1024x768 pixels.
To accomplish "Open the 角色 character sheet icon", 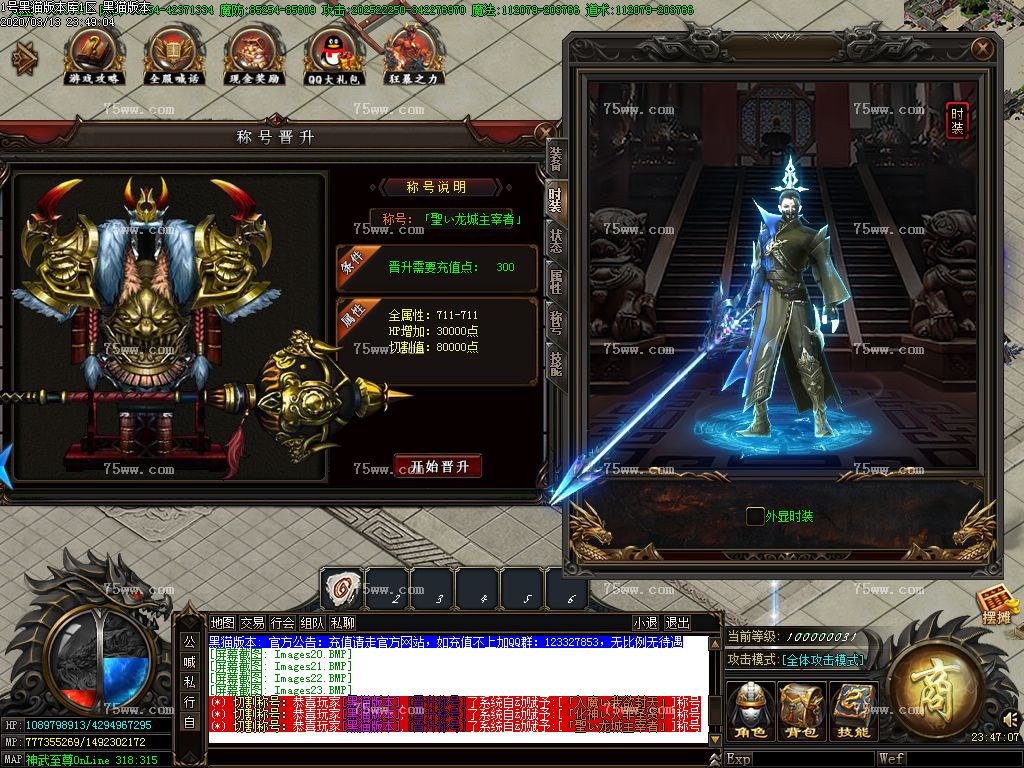I will point(749,710).
